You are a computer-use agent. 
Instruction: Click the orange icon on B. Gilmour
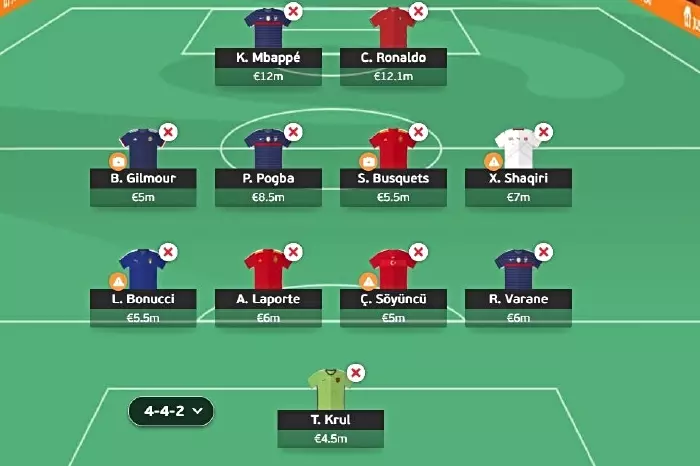[119, 161]
